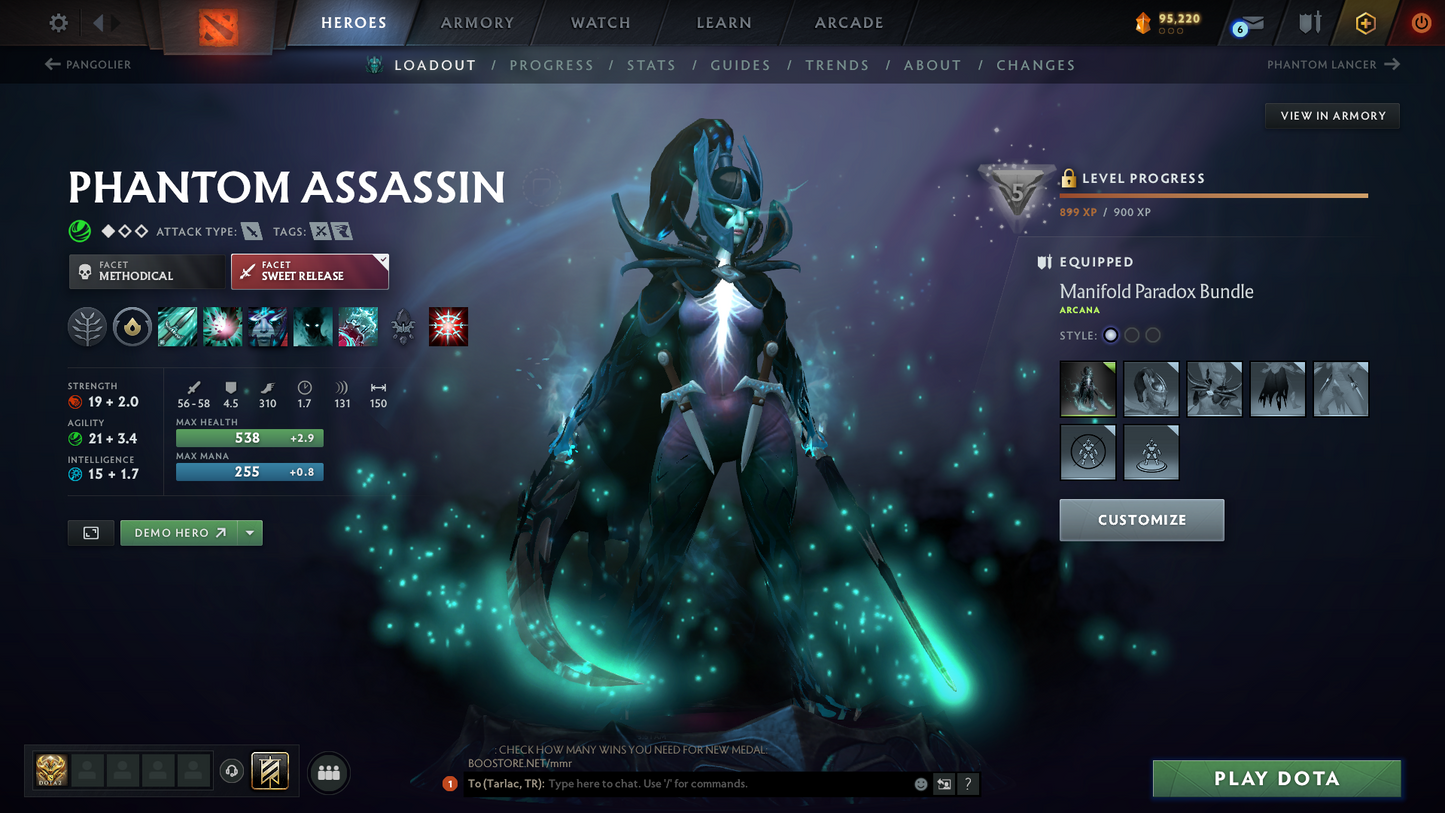Viewport: 1445px width, 813px height.
Task: Choose the second Arcana style radio button
Action: coord(1131,335)
